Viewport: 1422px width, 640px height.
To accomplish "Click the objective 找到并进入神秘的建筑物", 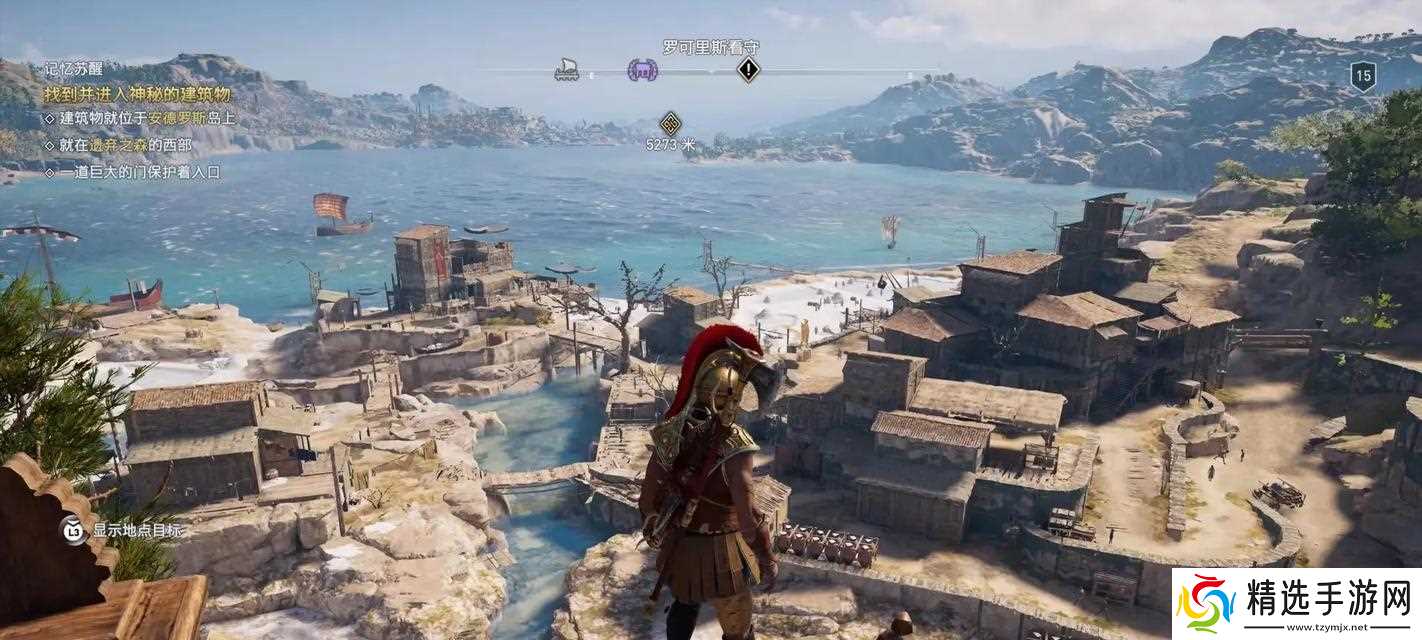I will point(137,94).
